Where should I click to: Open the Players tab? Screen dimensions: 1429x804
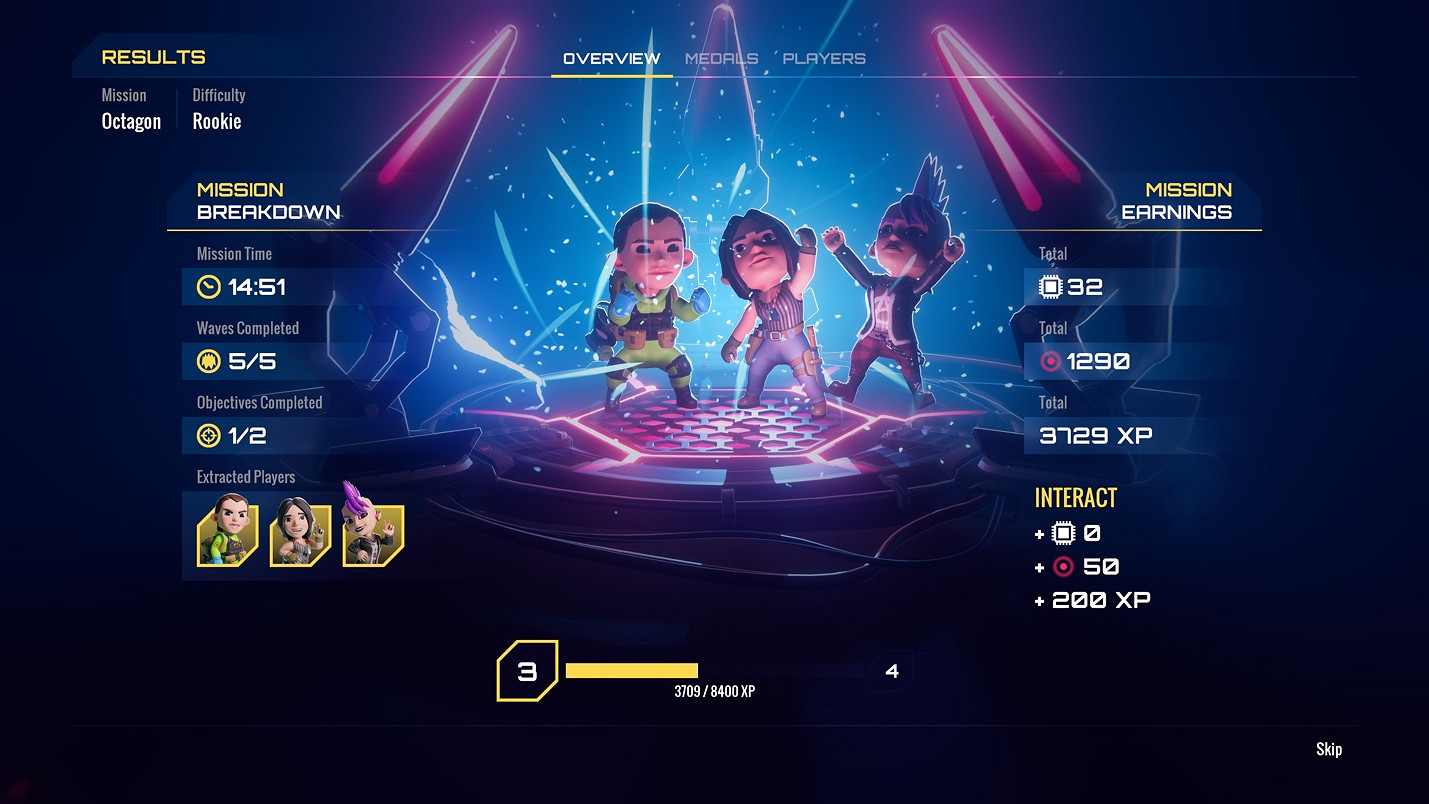pyautogui.click(x=825, y=58)
